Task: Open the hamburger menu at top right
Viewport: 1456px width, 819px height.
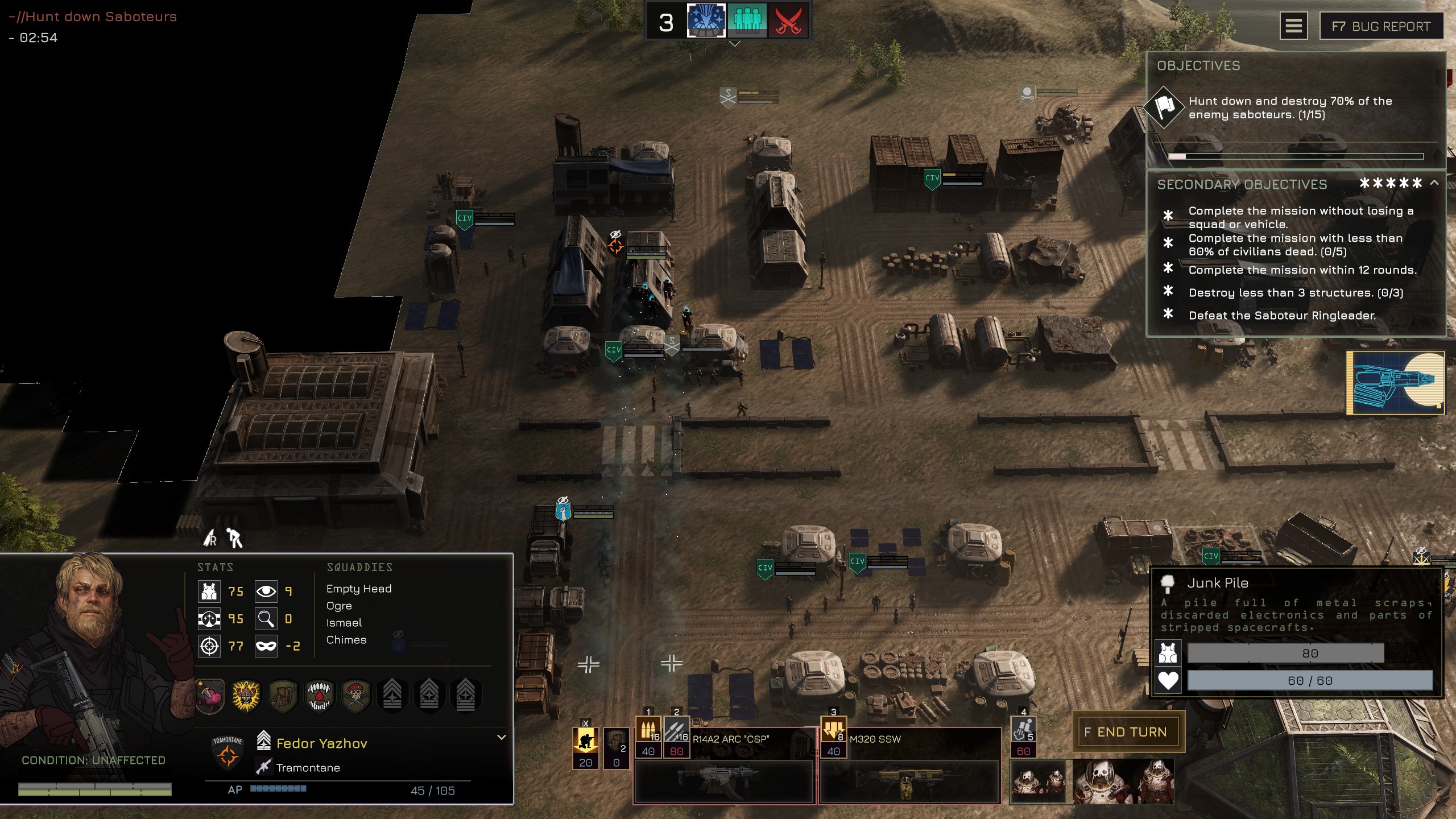Action: pyautogui.click(x=1294, y=26)
